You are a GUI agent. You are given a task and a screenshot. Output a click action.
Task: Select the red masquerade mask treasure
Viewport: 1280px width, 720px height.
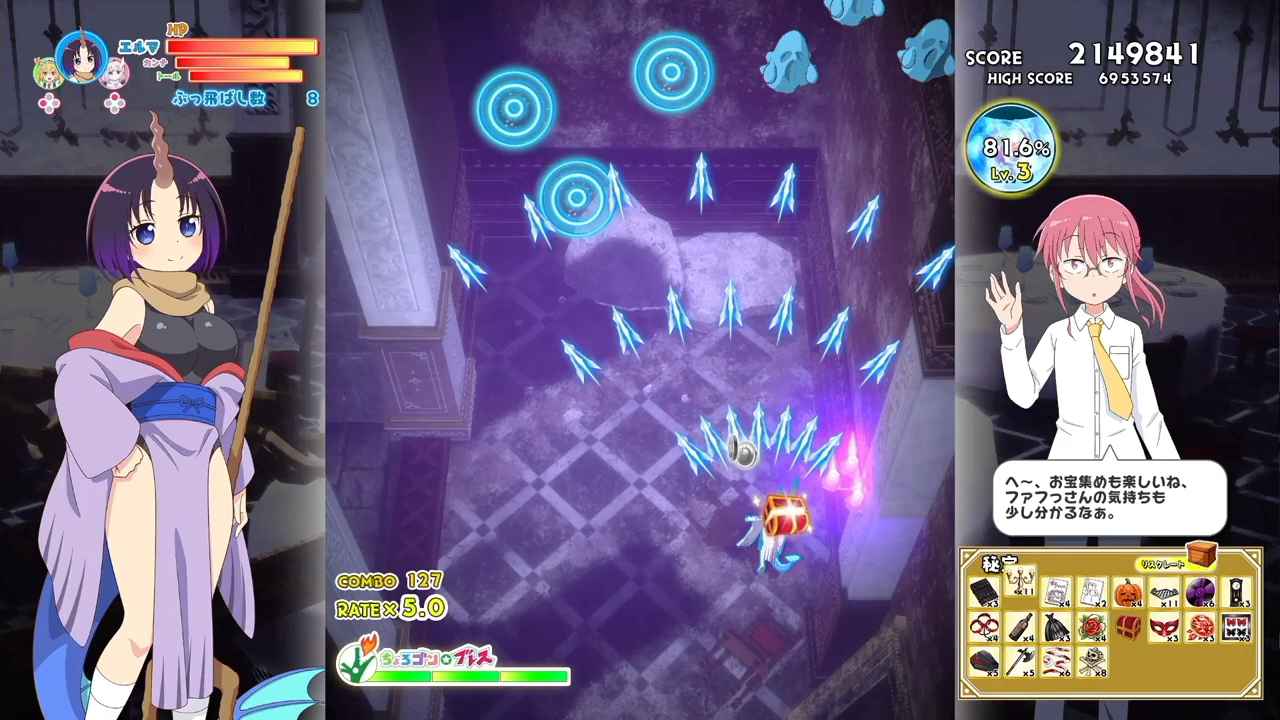click(1163, 627)
